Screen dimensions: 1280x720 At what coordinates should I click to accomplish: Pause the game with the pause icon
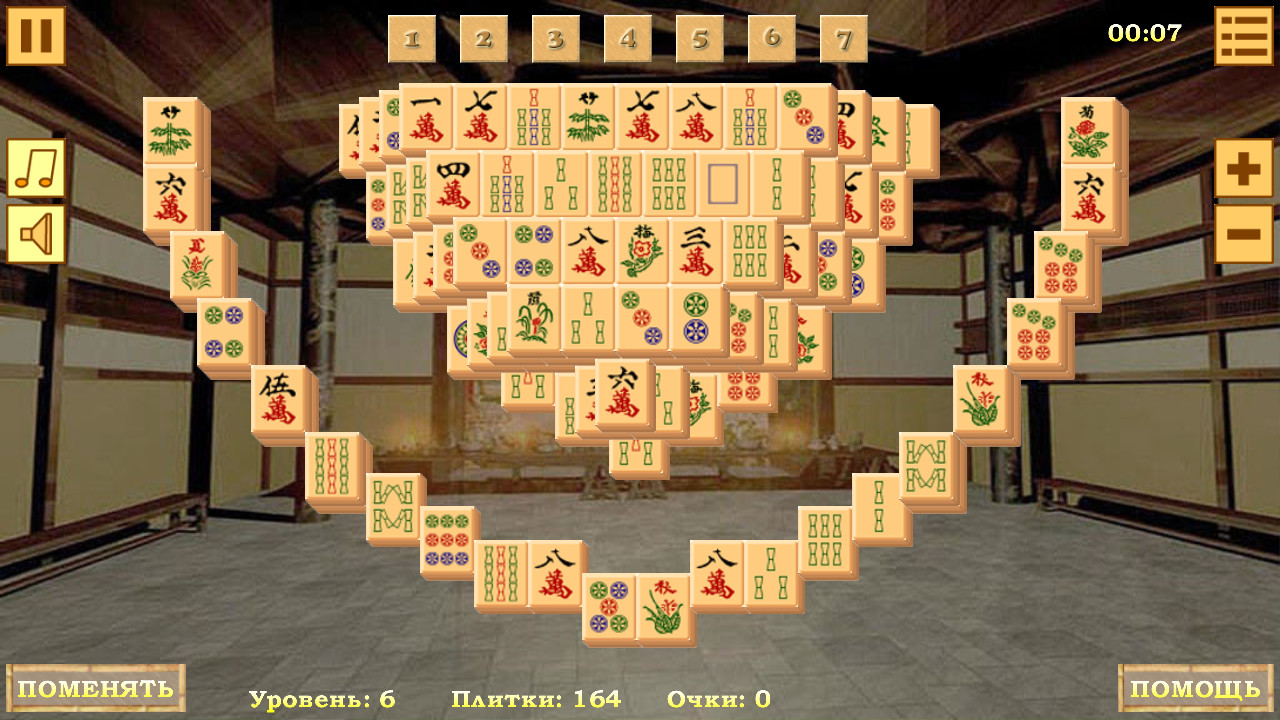[35, 35]
